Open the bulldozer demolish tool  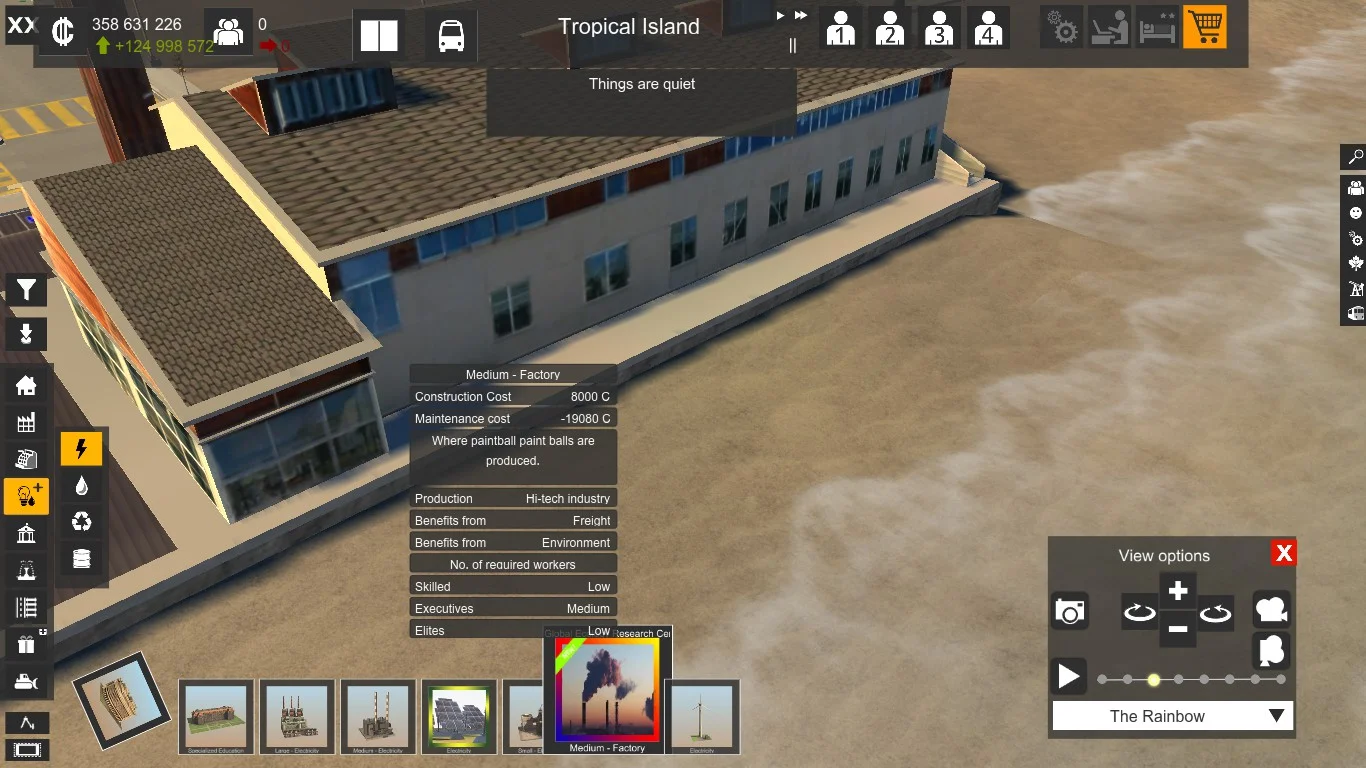pyautogui.click(x=26, y=682)
